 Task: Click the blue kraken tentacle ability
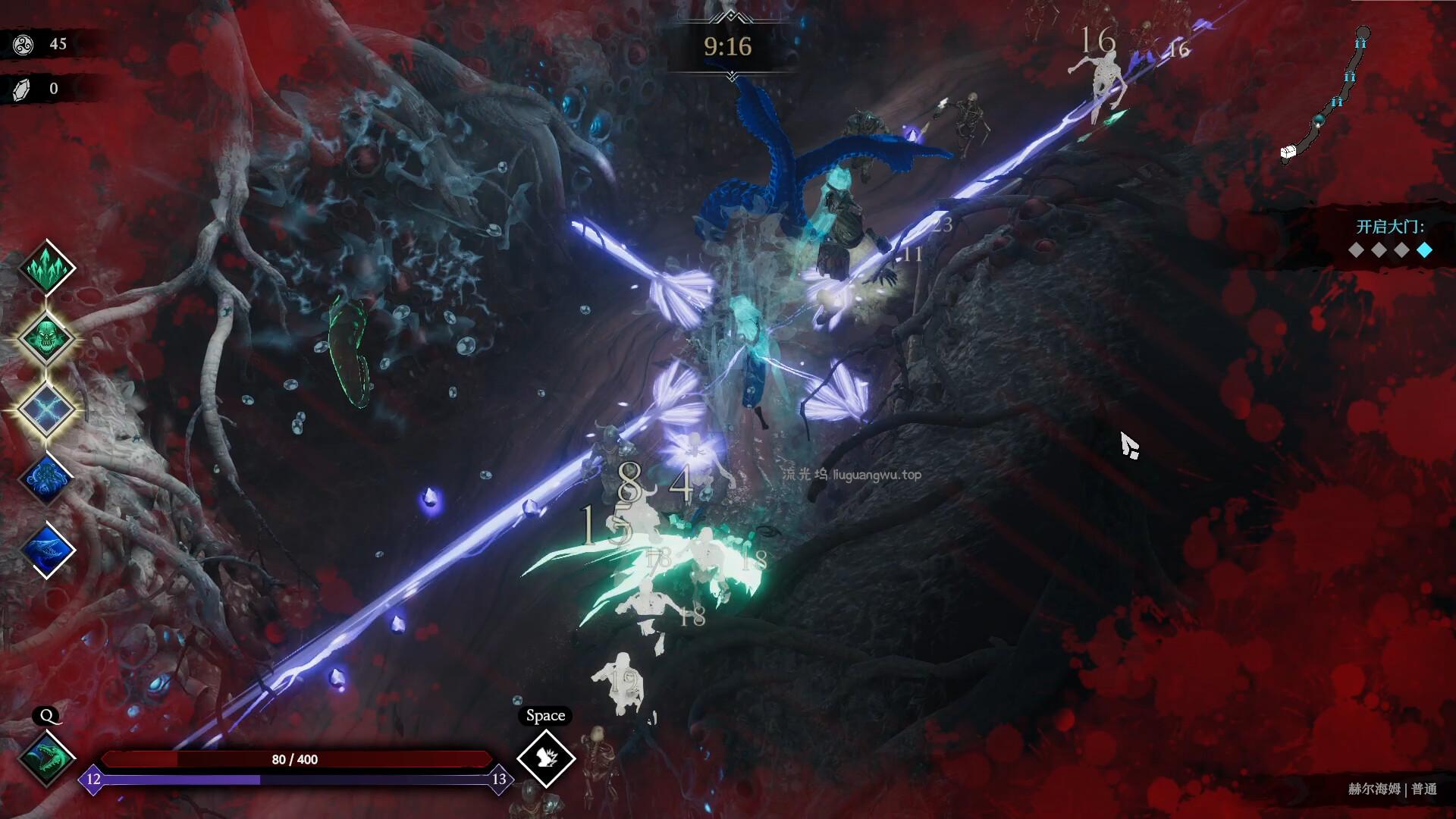coord(47,479)
